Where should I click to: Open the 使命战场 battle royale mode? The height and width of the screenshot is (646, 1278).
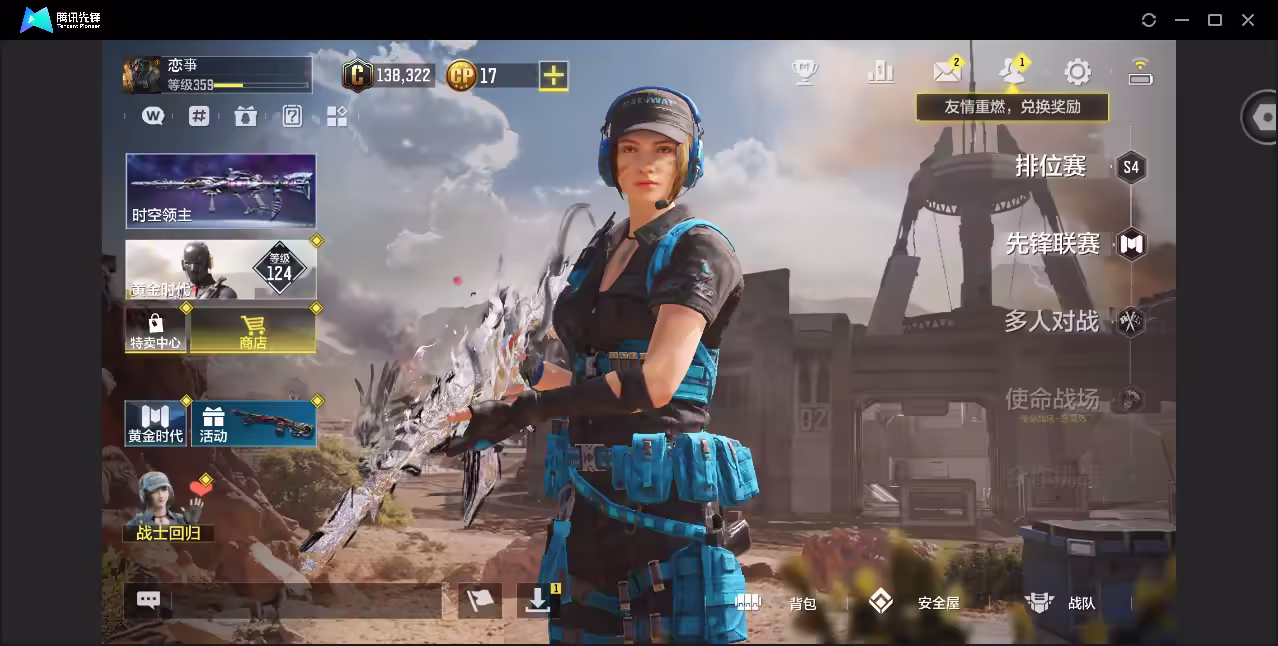(x=1052, y=399)
